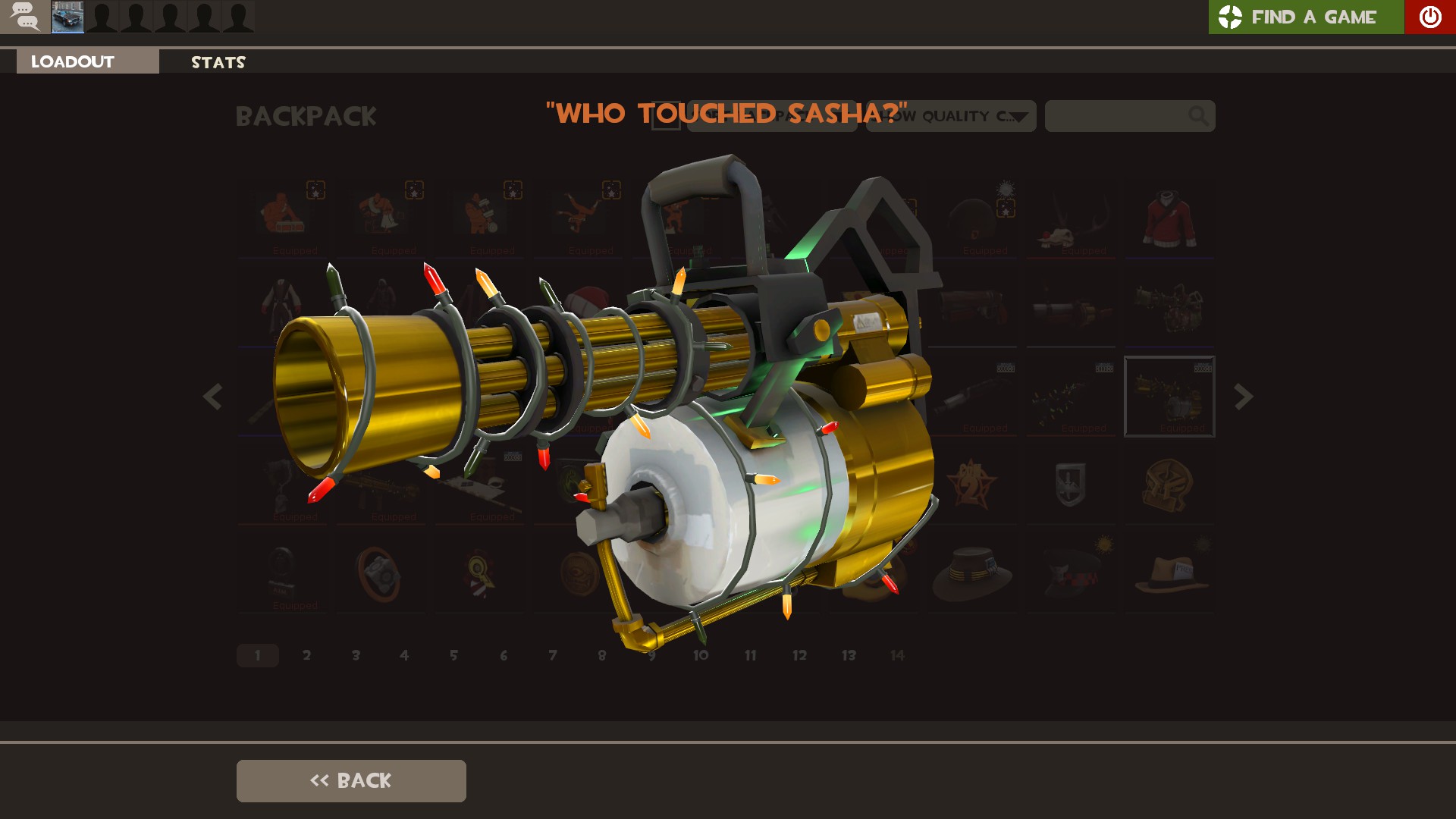
Task: Go to backpack page 2
Action: pos(306,655)
